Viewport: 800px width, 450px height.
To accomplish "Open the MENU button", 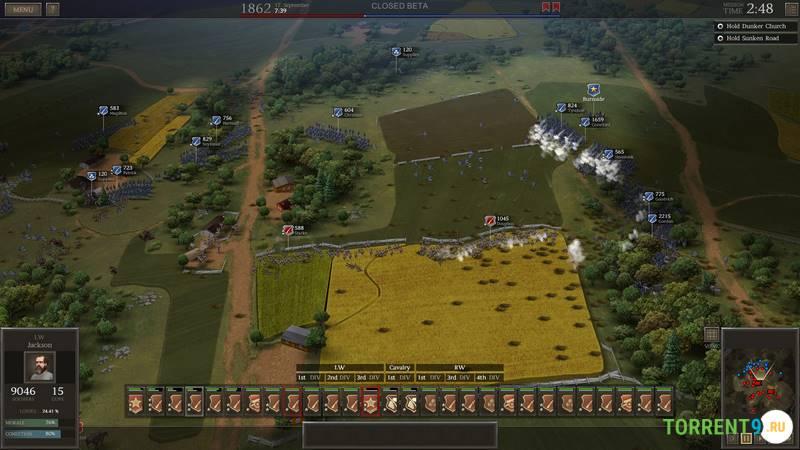I will (22, 9).
